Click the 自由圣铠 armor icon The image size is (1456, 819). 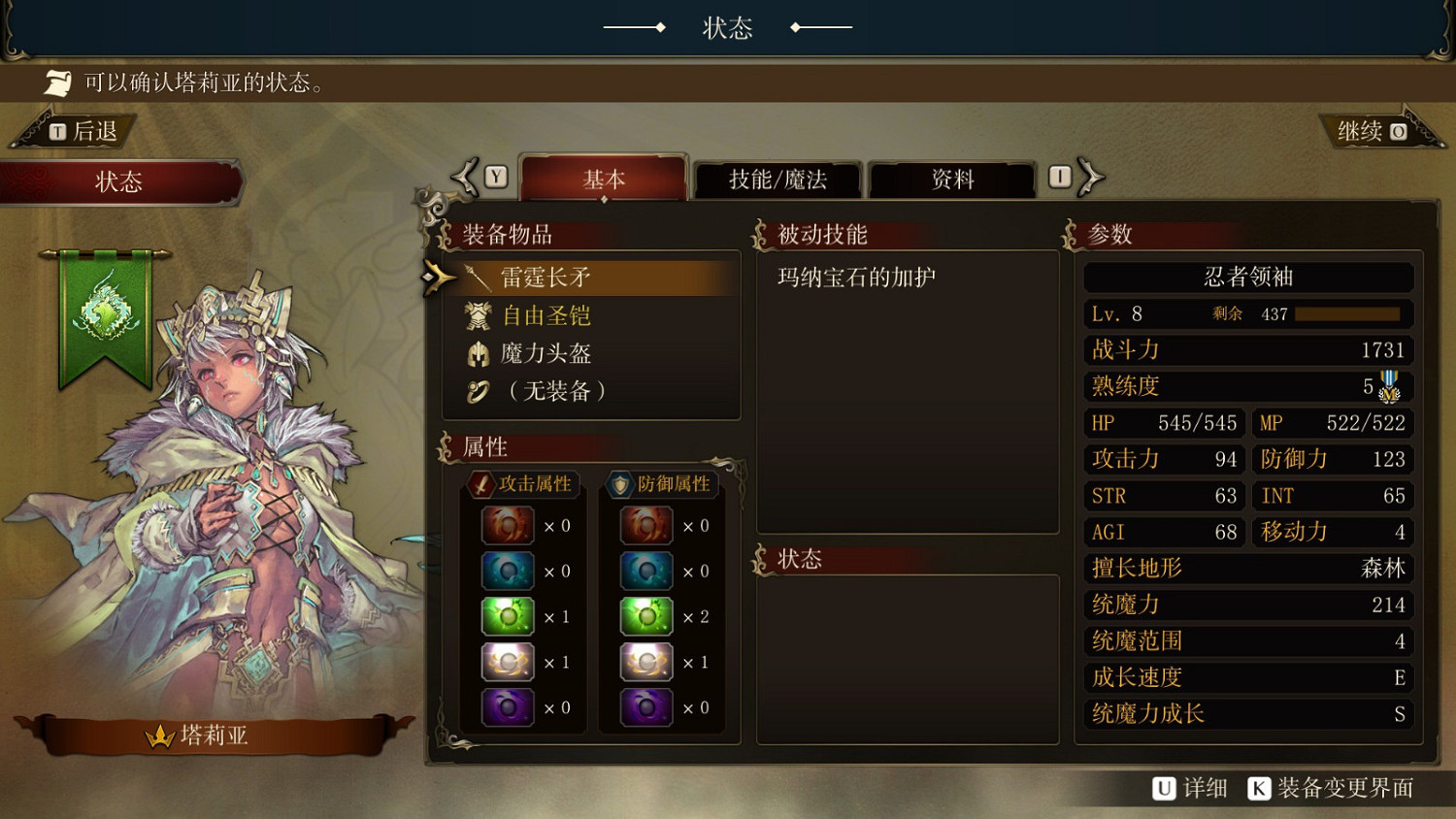pos(478,314)
